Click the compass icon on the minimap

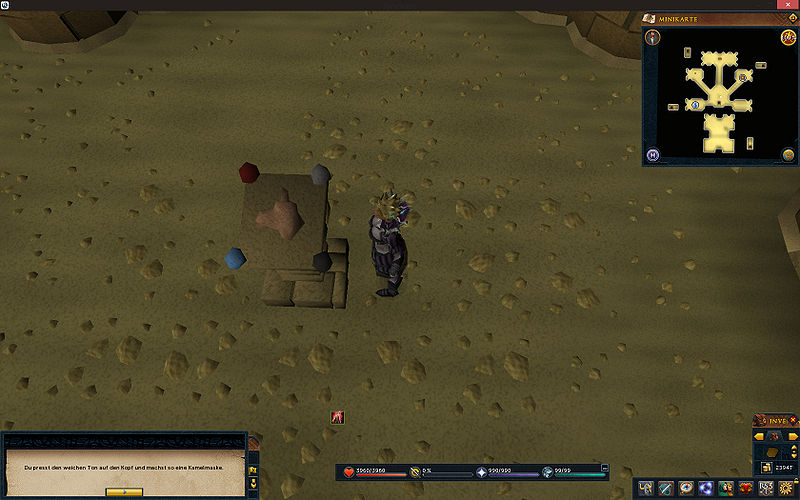pyautogui.click(x=652, y=38)
